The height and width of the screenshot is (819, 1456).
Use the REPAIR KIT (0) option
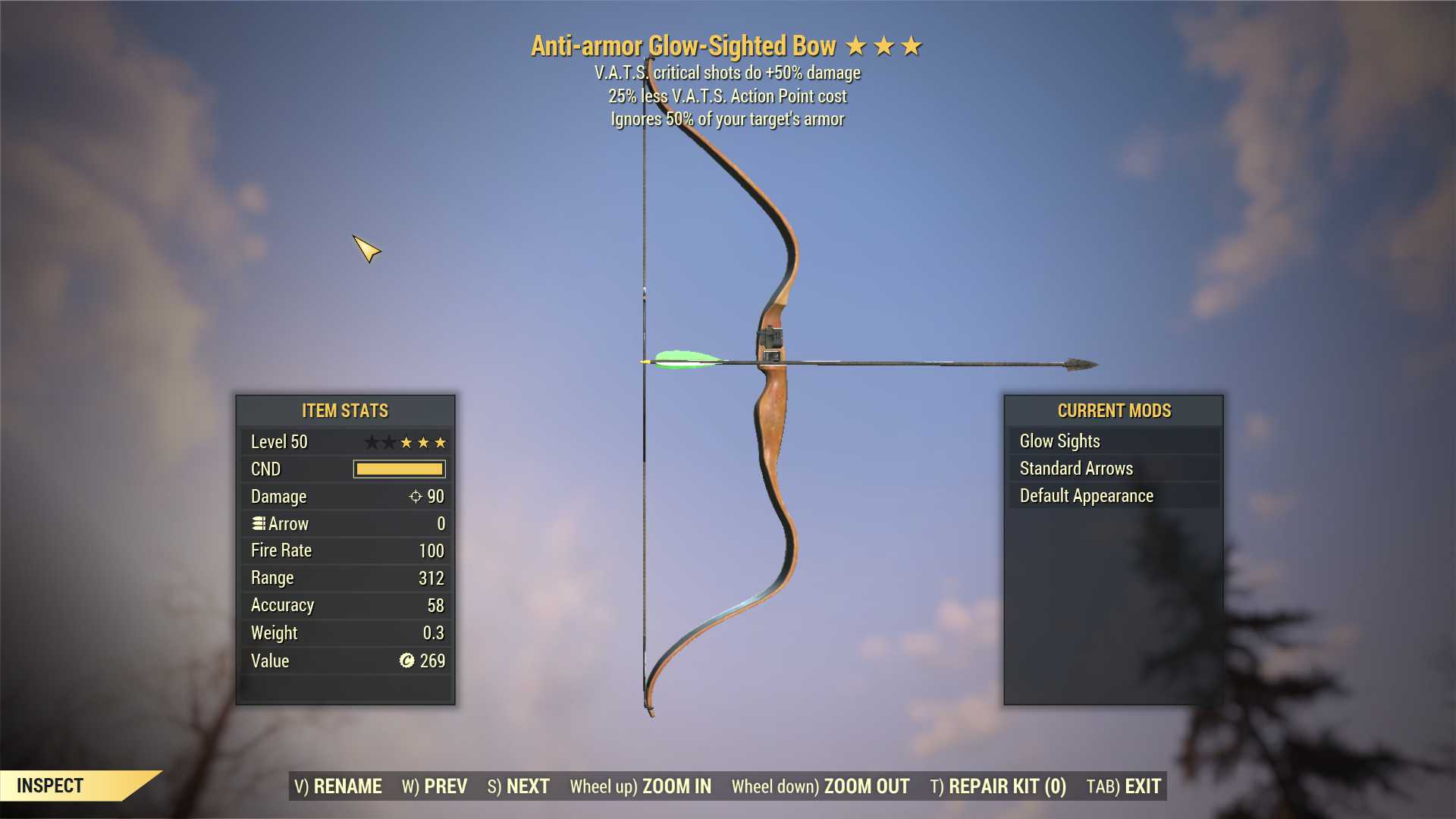tap(998, 786)
